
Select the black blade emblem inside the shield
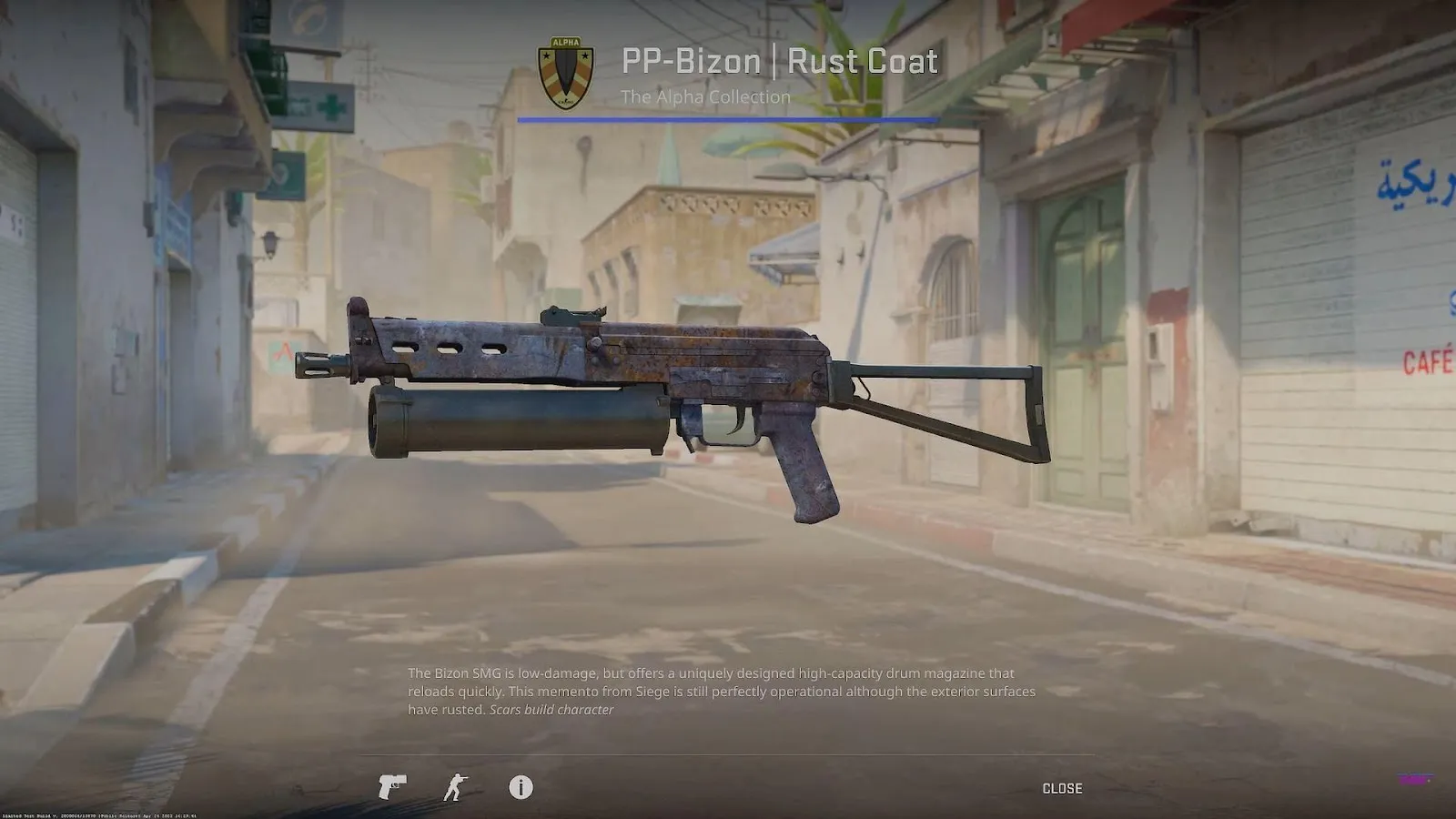click(x=566, y=68)
